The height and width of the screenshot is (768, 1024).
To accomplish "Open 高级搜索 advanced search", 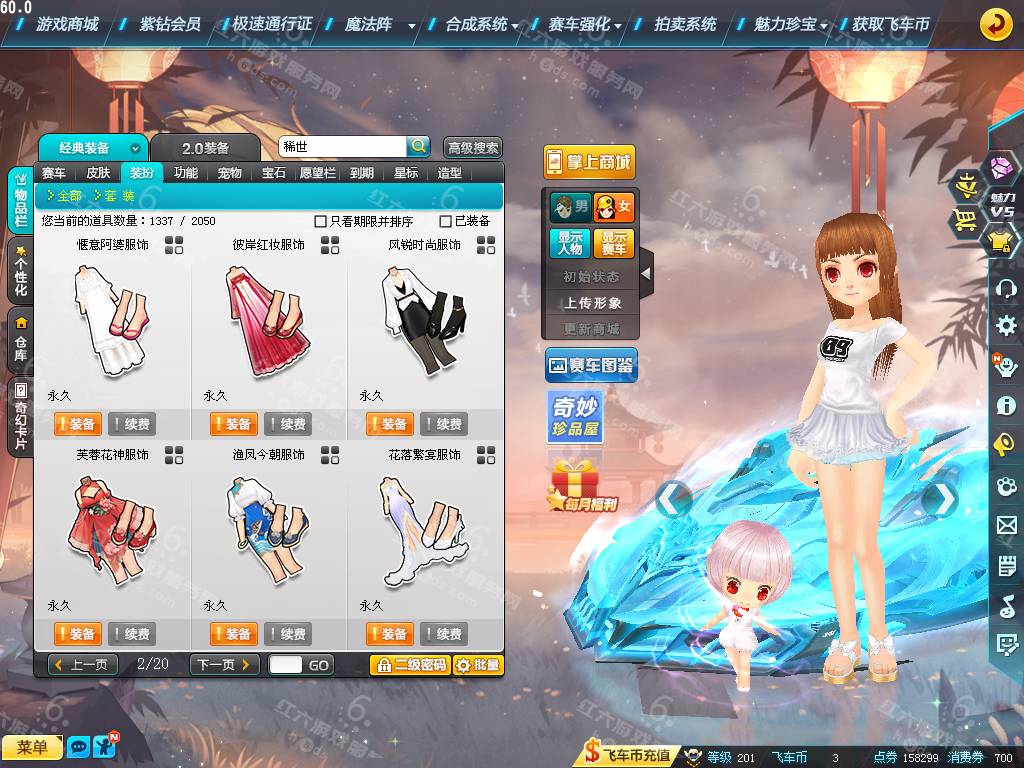I will pyautogui.click(x=473, y=148).
